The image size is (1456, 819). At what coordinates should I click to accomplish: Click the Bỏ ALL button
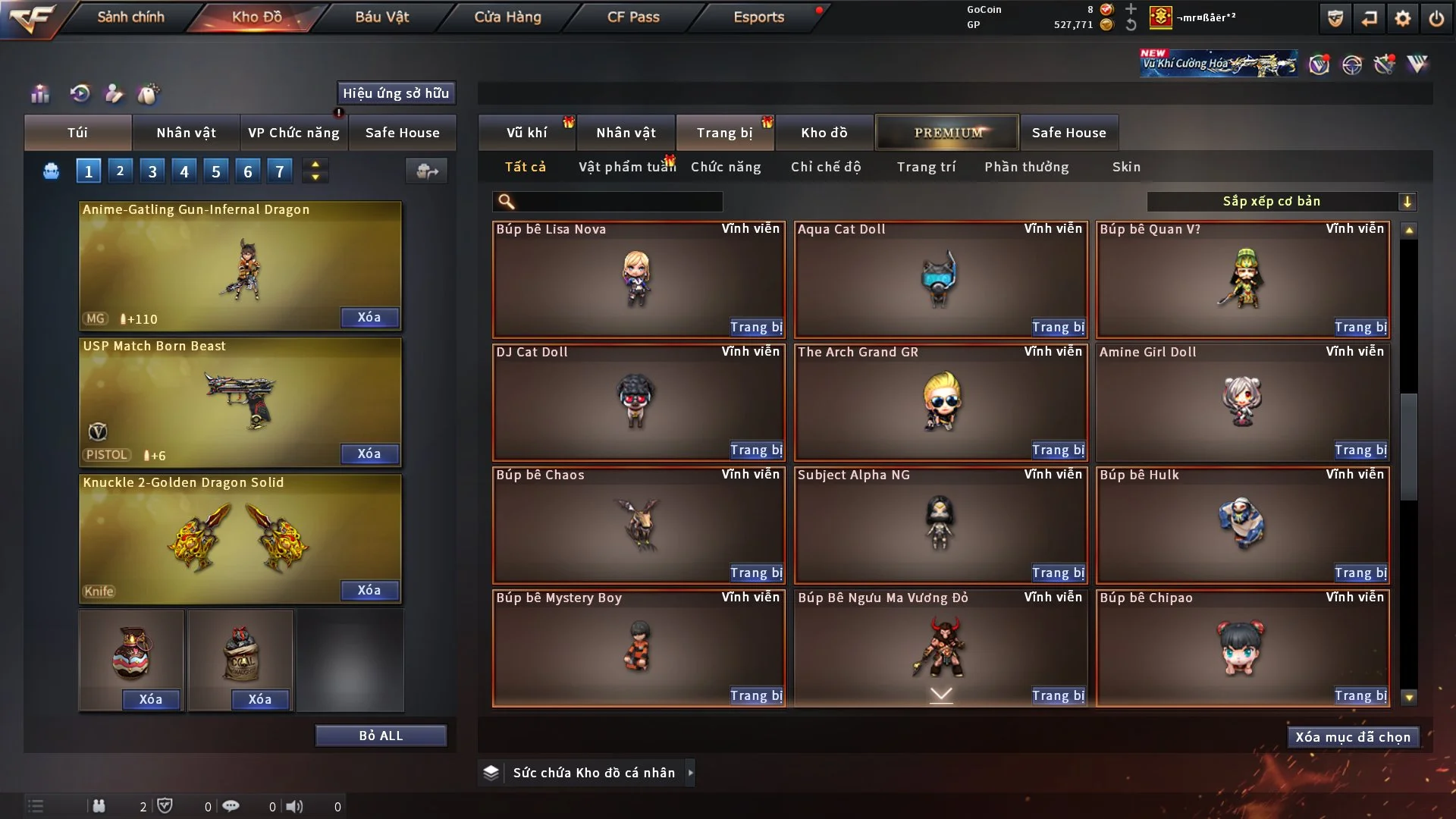tap(381, 736)
